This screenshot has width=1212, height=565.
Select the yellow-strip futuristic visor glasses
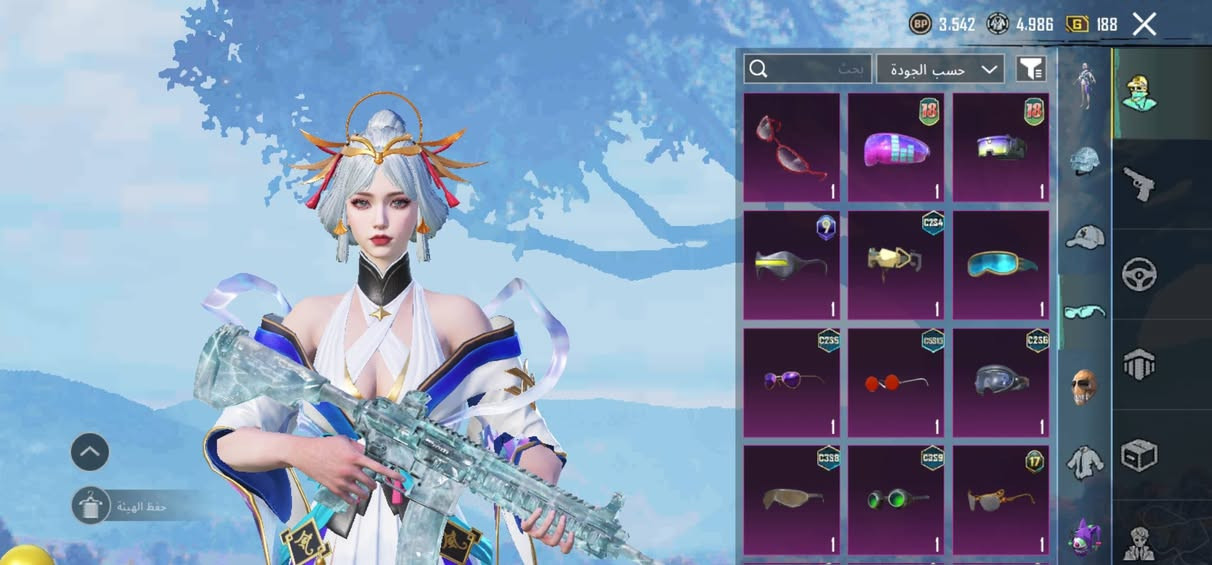click(x=792, y=265)
